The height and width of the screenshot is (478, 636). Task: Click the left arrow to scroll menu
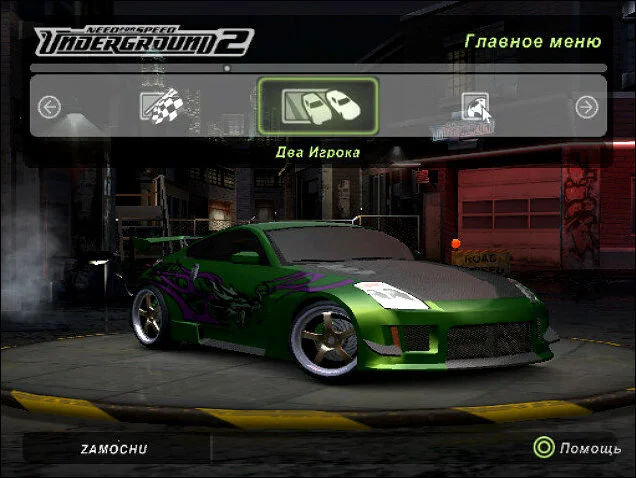pos(49,107)
